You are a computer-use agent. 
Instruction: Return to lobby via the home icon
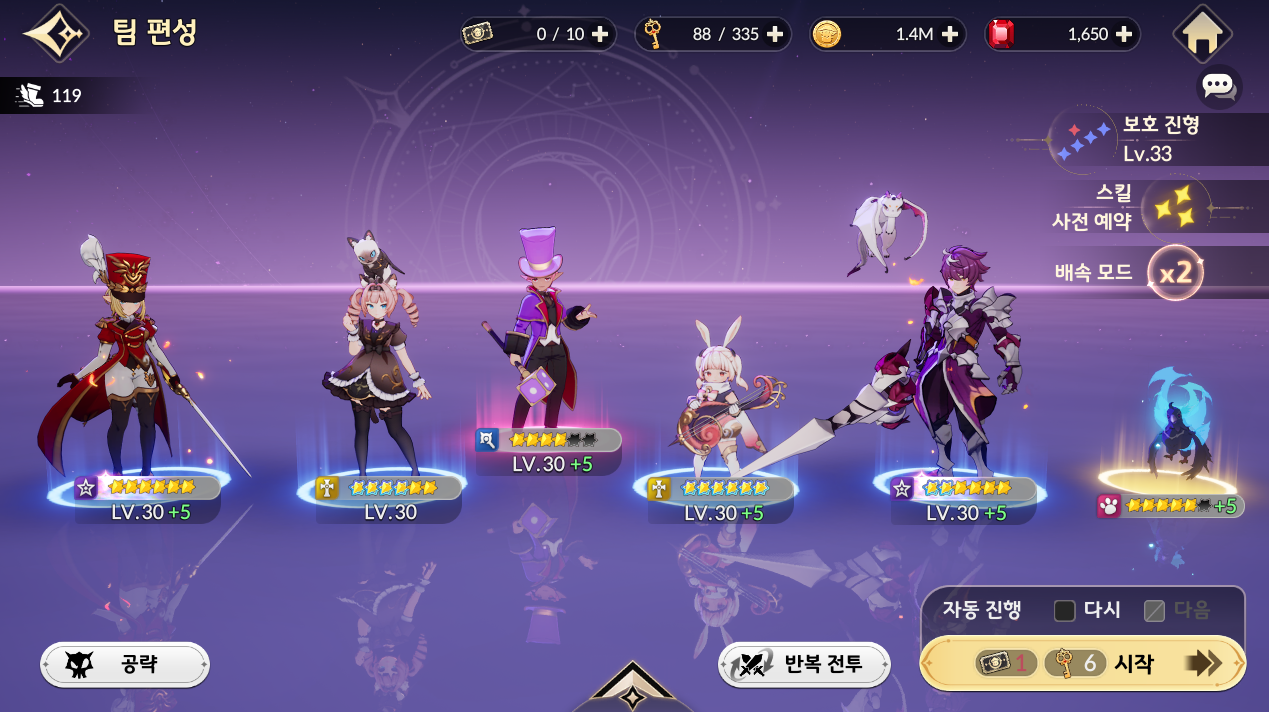(1202, 34)
